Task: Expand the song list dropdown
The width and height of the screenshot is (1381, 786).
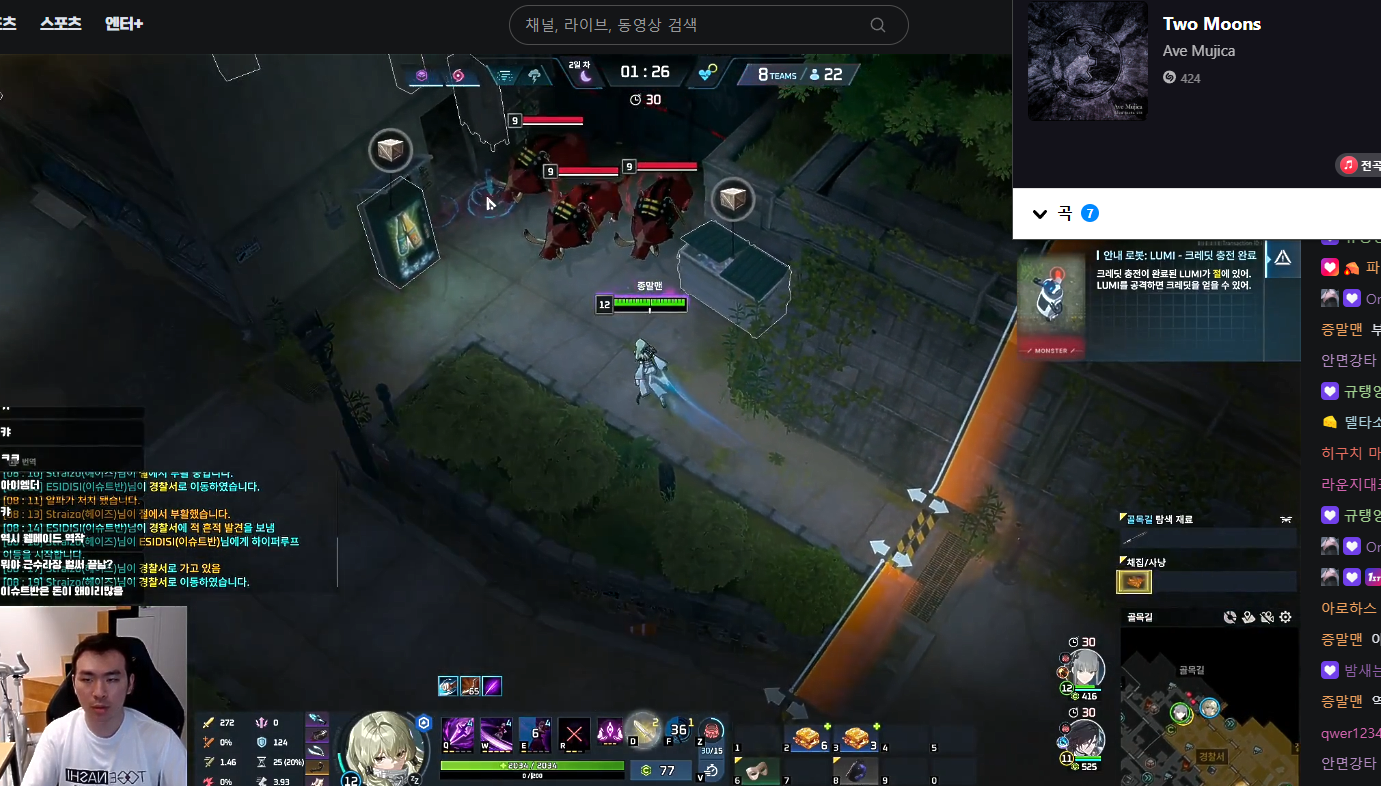Action: [1040, 213]
